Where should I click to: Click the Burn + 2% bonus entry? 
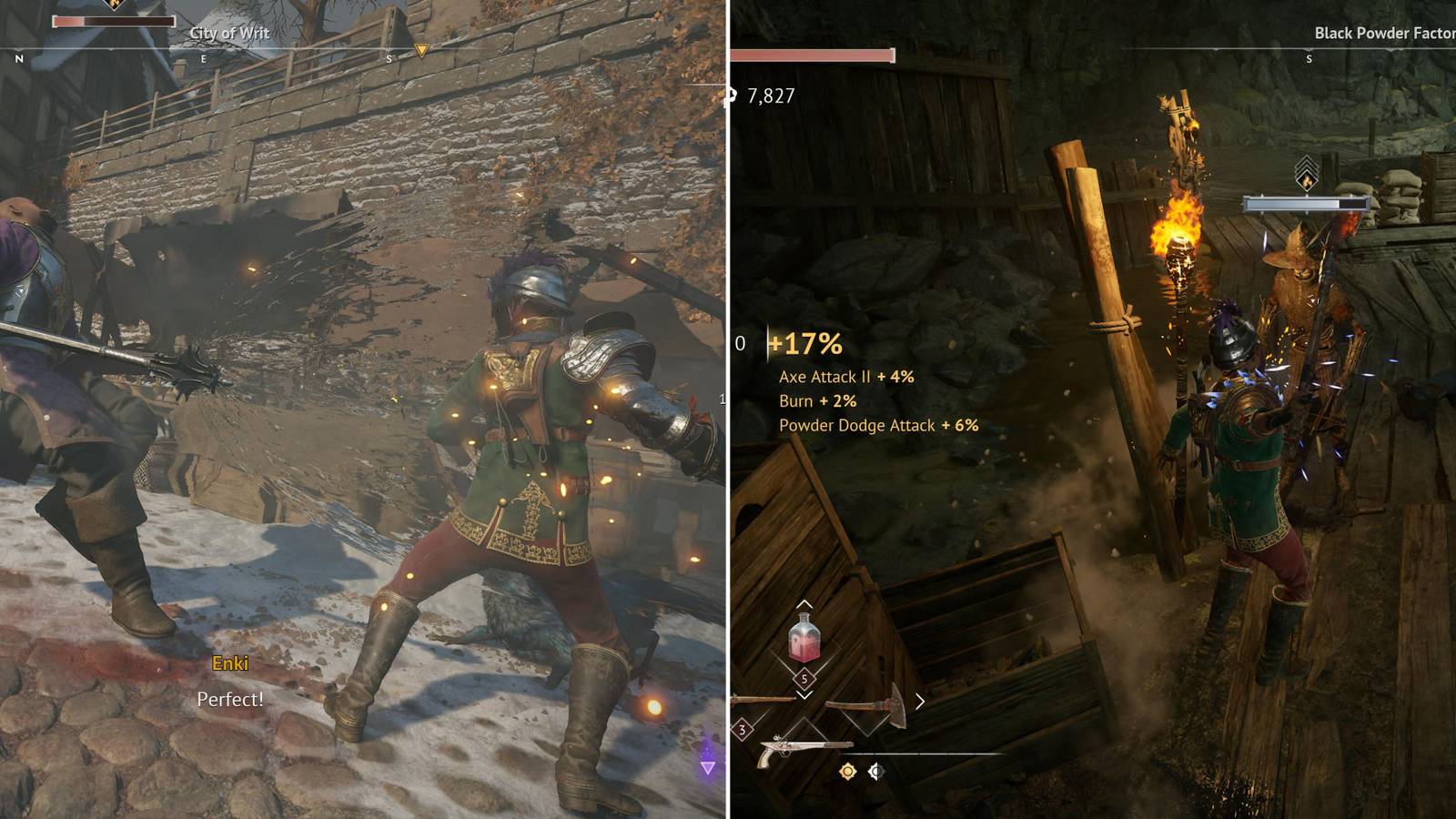817,400
